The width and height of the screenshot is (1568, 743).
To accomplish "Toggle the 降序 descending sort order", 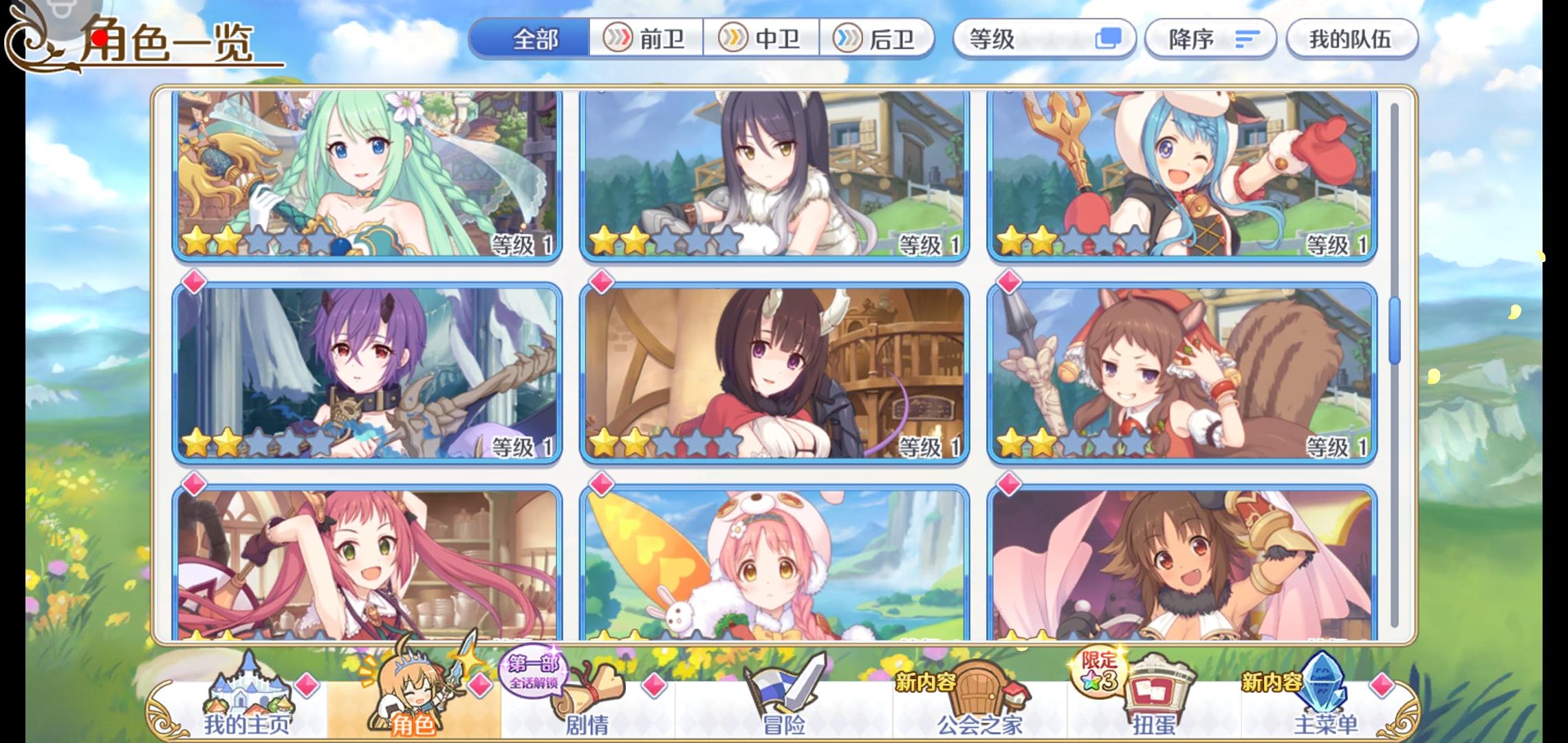I will 1210,39.
